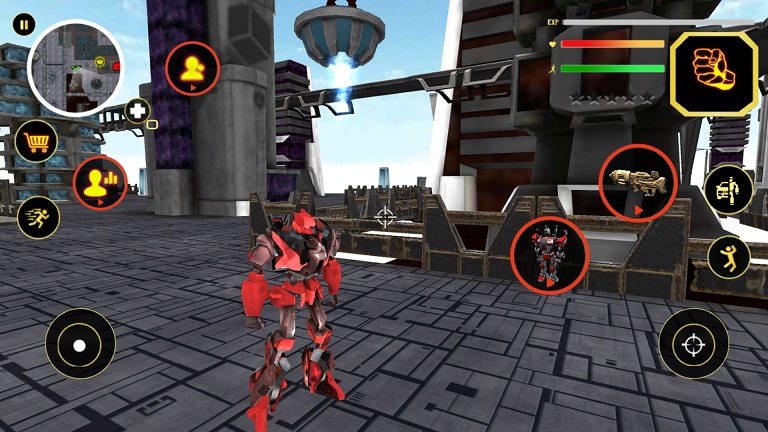
Task: Tap the character stats upgrade icon
Action: point(100,183)
